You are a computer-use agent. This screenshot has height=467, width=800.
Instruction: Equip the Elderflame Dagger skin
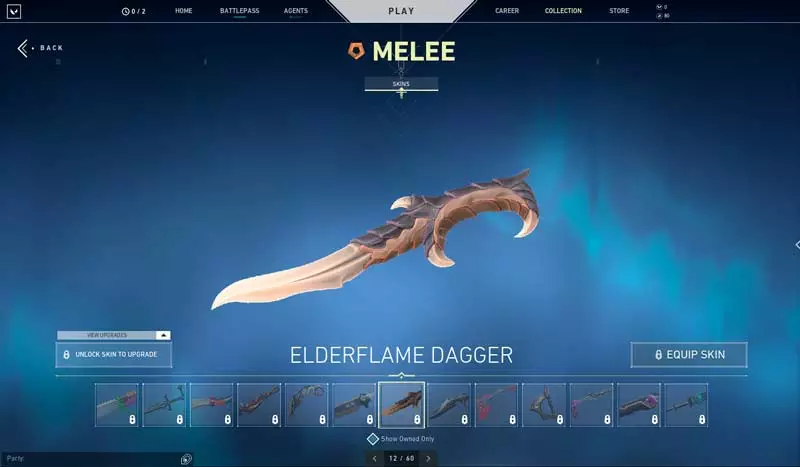[688, 354]
